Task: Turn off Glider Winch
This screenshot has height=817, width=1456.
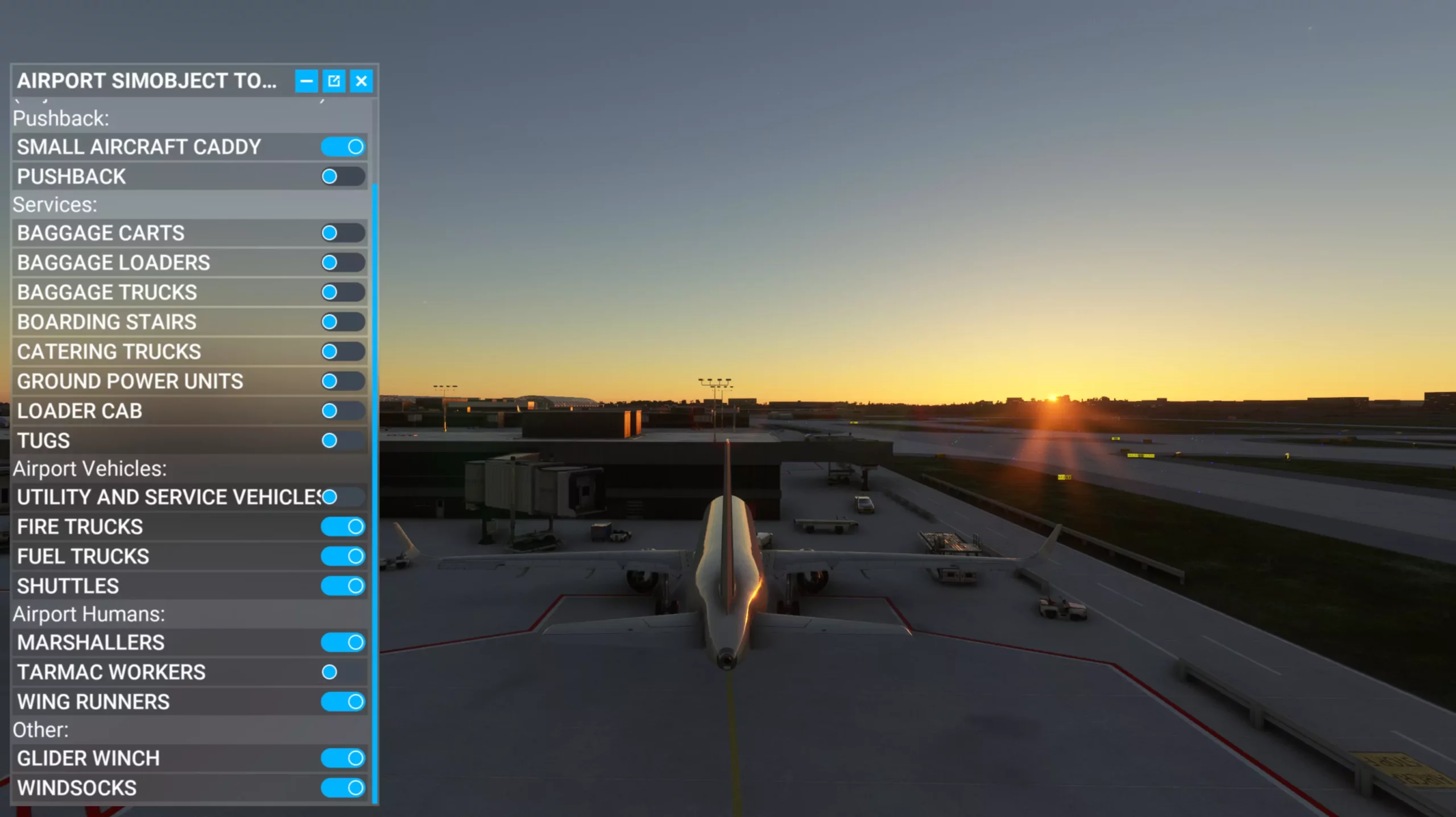Action: click(343, 758)
